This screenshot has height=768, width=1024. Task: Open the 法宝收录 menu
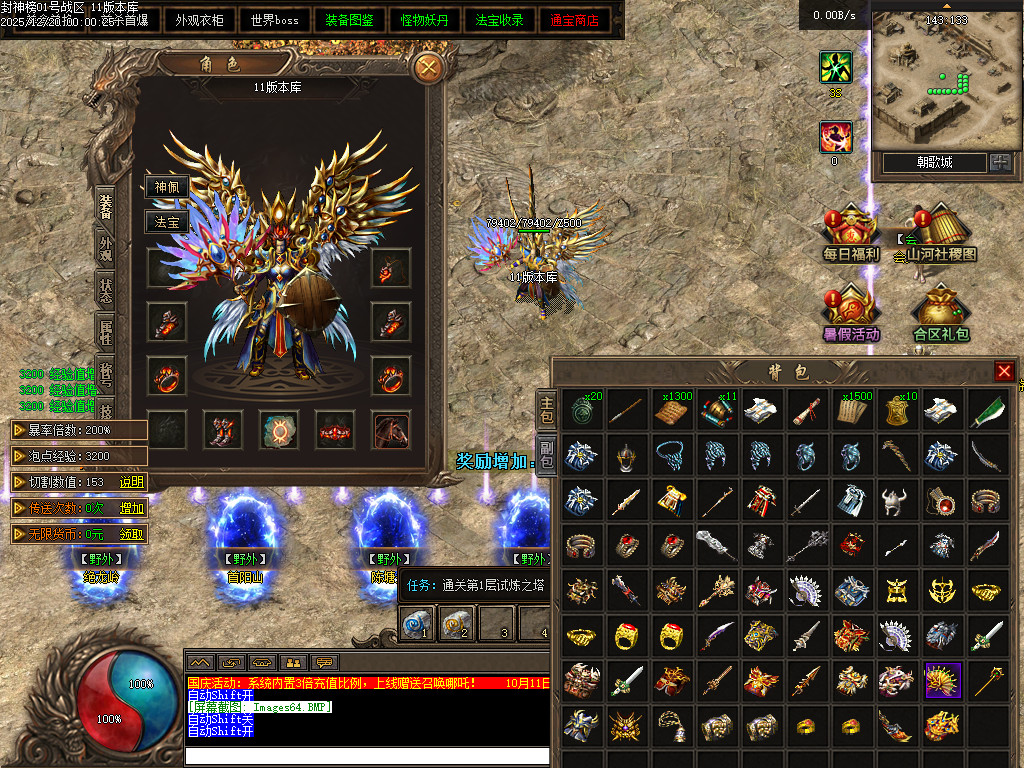click(x=500, y=20)
